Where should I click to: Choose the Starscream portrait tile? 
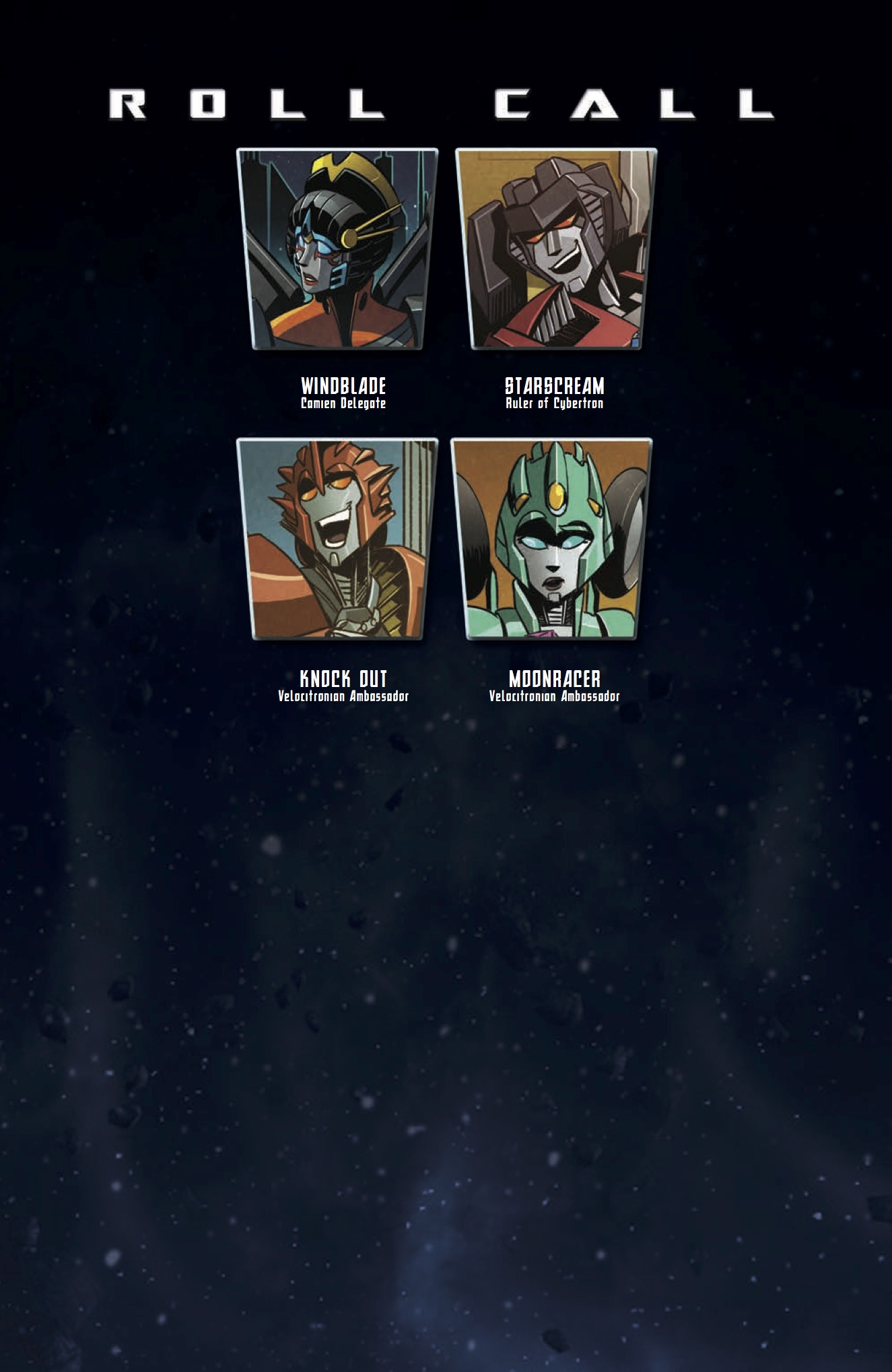tap(556, 249)
